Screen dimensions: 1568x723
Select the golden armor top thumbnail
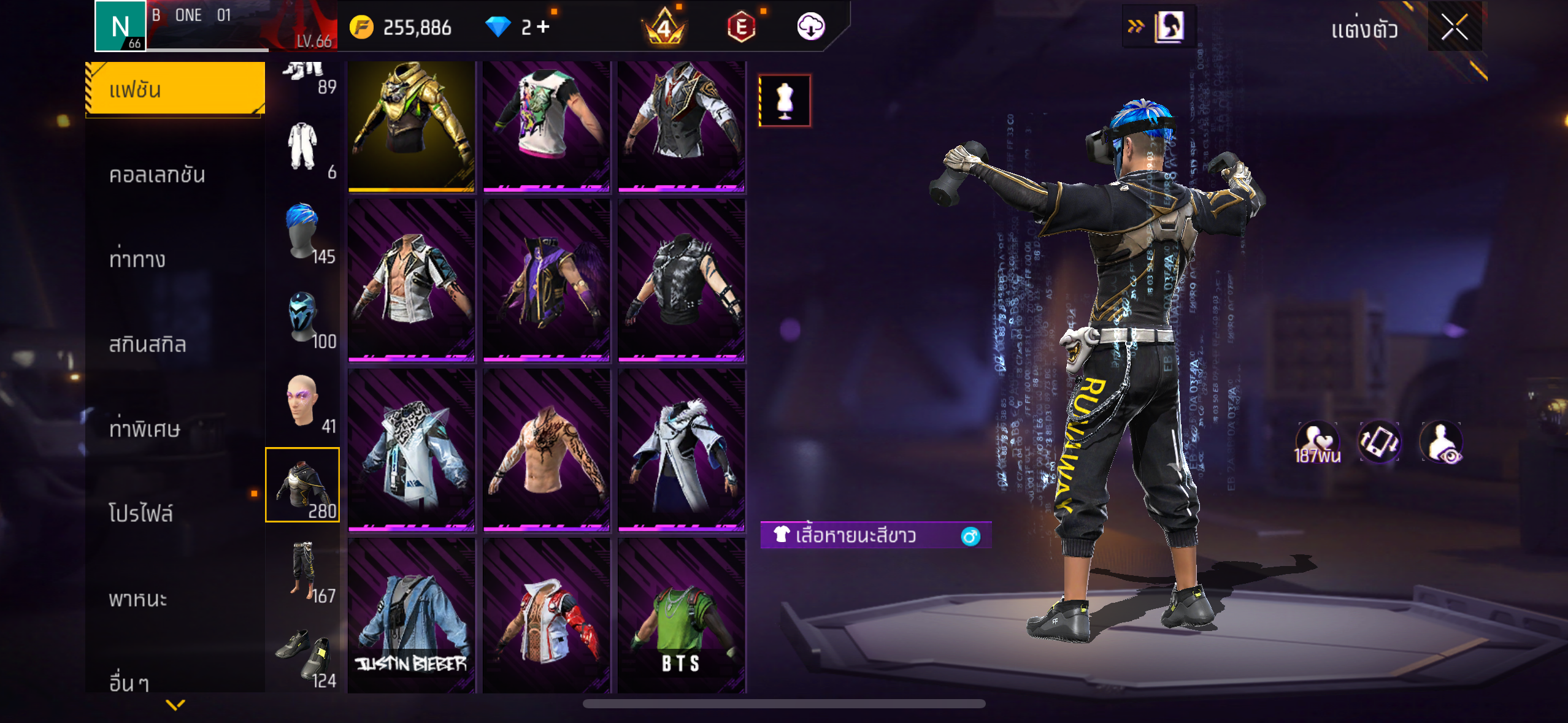[x=411, y=126]
